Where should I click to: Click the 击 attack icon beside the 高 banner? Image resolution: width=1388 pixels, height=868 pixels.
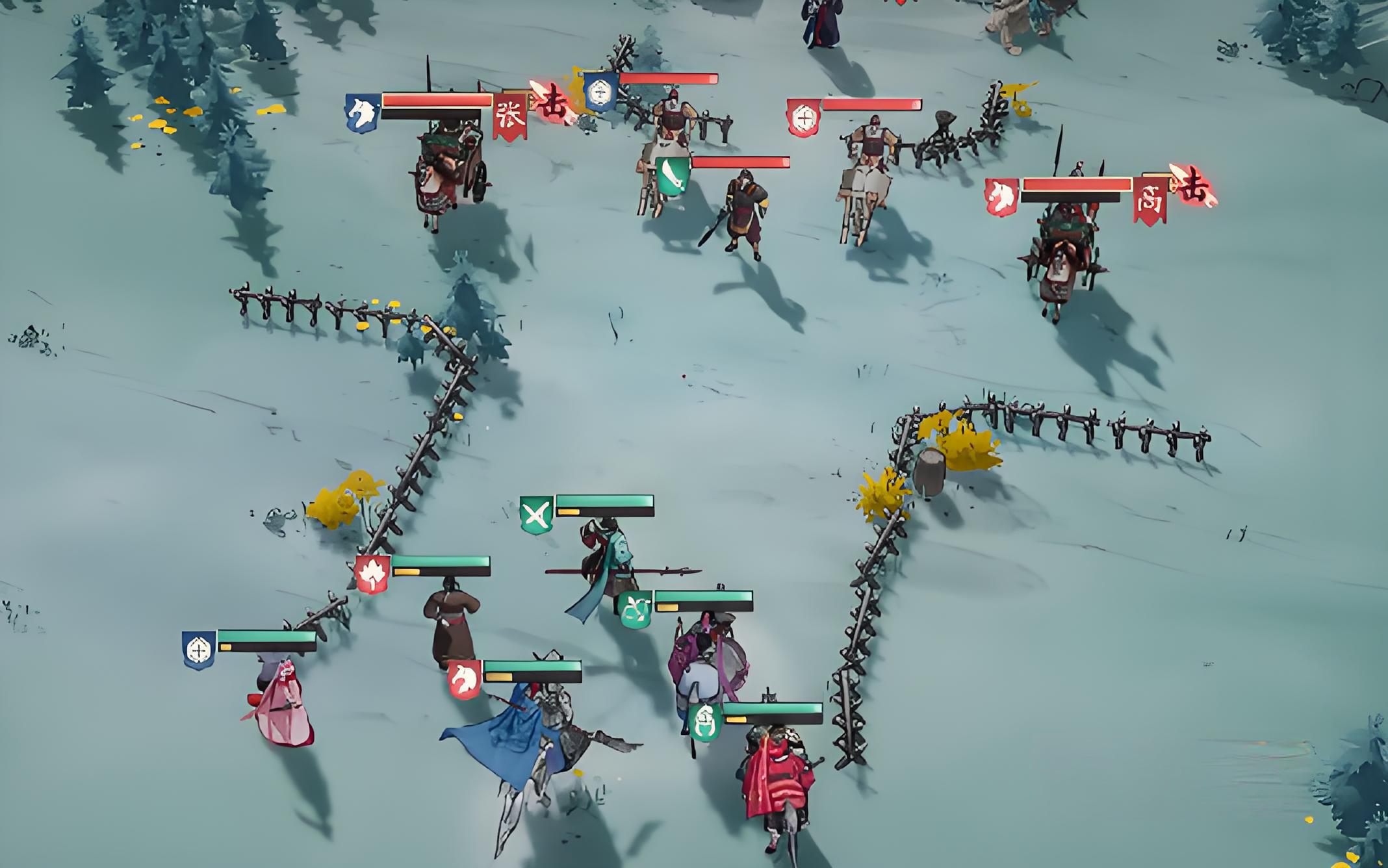tap(1194, 186)
